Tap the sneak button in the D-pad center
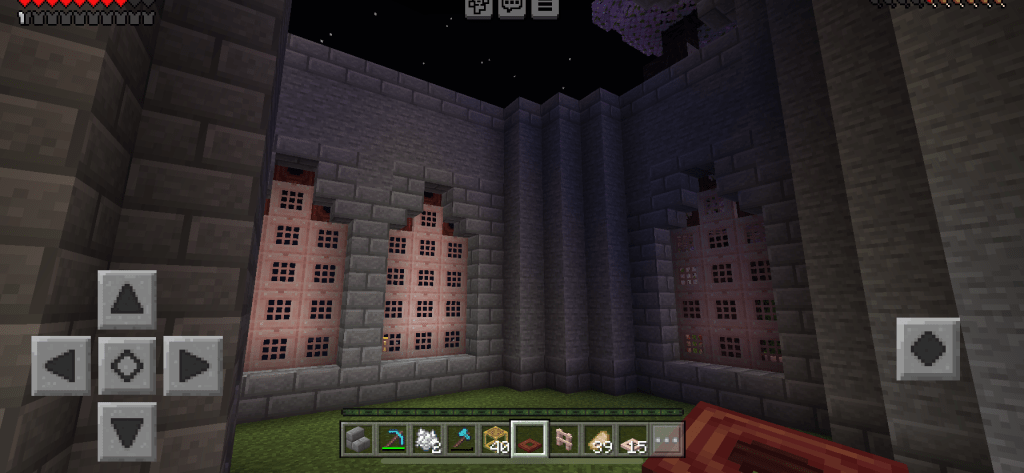The image size is (1024, 473). [127, 365]
